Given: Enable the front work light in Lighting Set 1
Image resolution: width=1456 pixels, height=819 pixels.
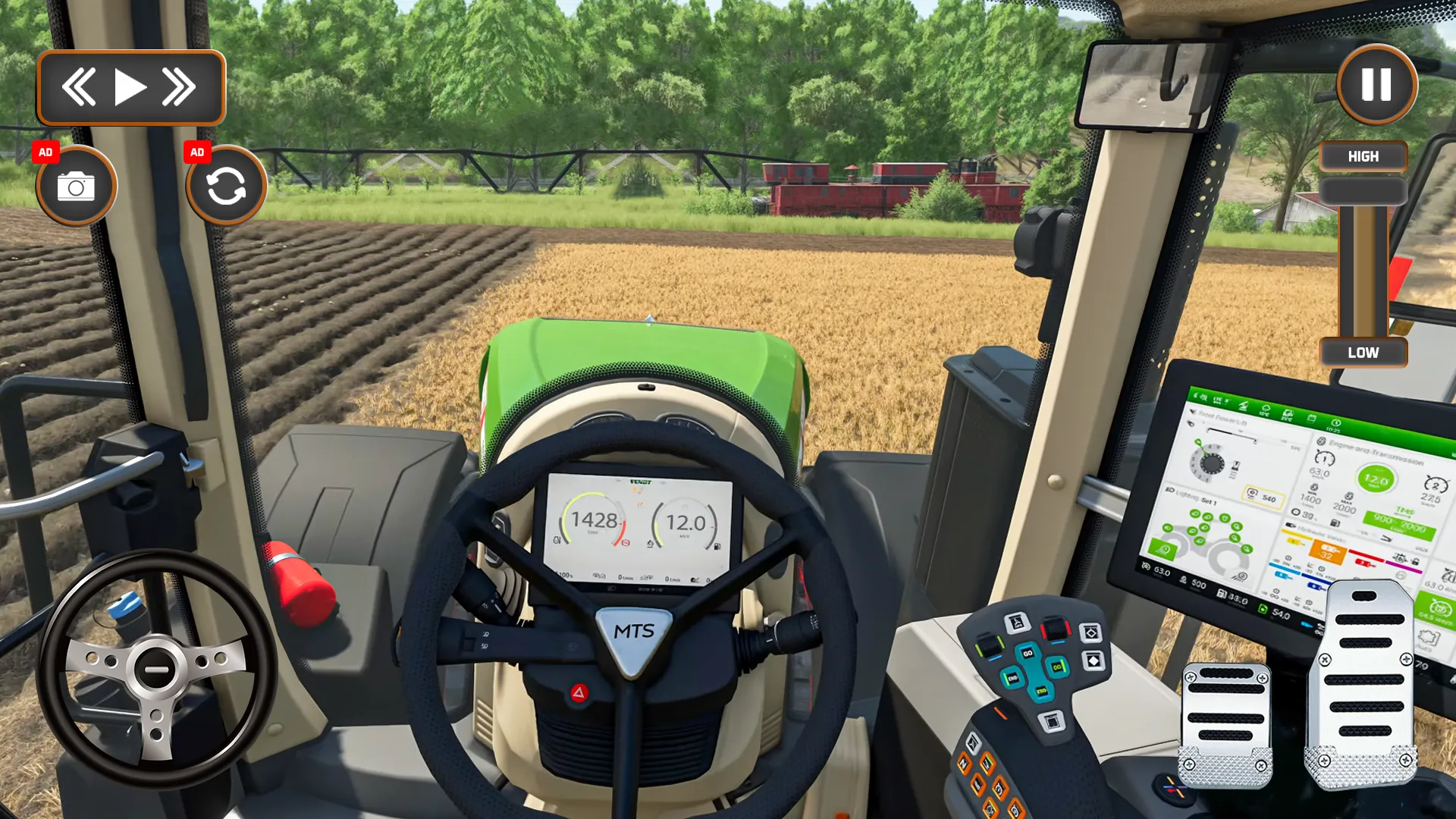Looking at the screenshot, I should 1164,548.
